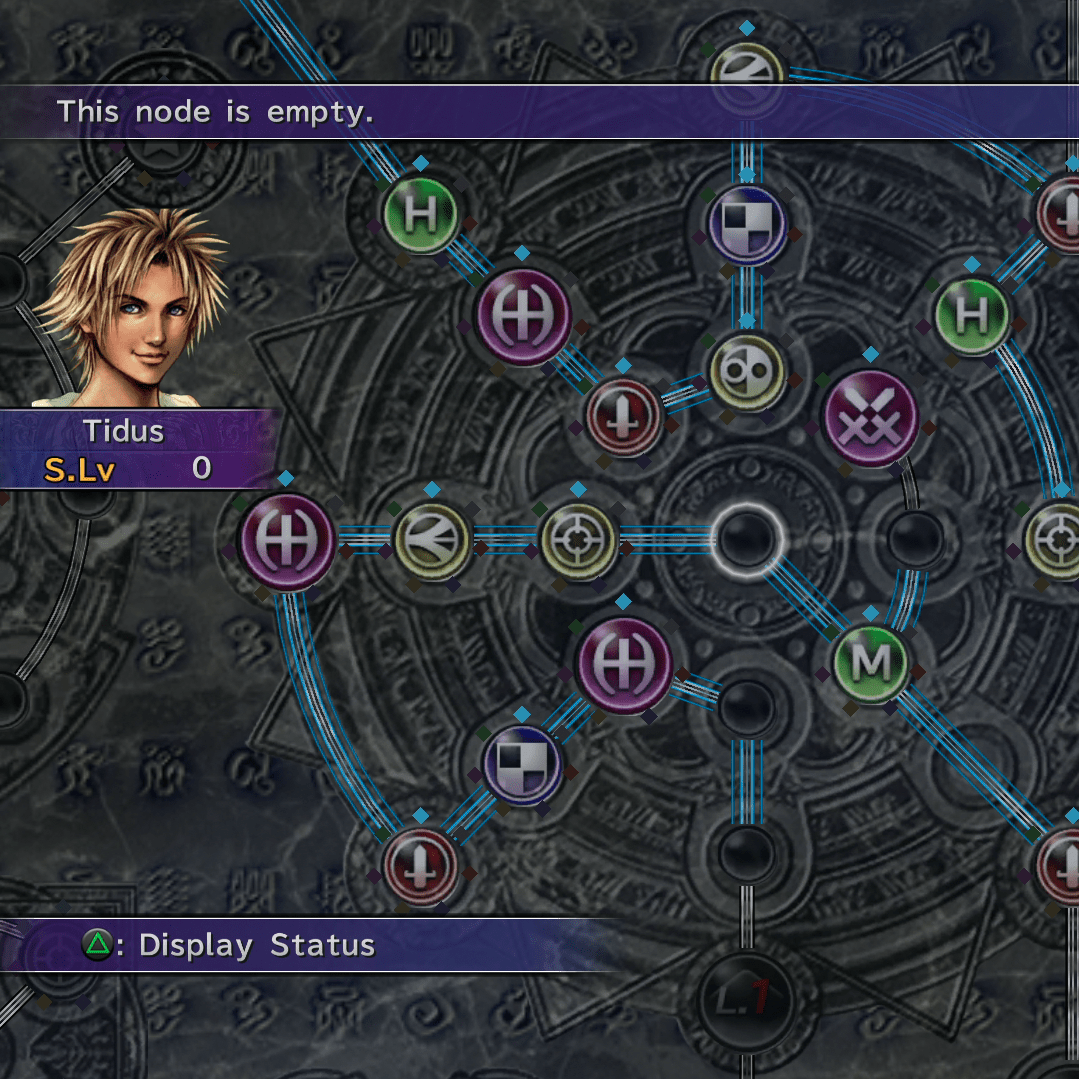This screenshot has height=1079, width=1079.
Task: Select the highlighted empty node with white ring
Action: pyautogui.click(x=747, y=538)
